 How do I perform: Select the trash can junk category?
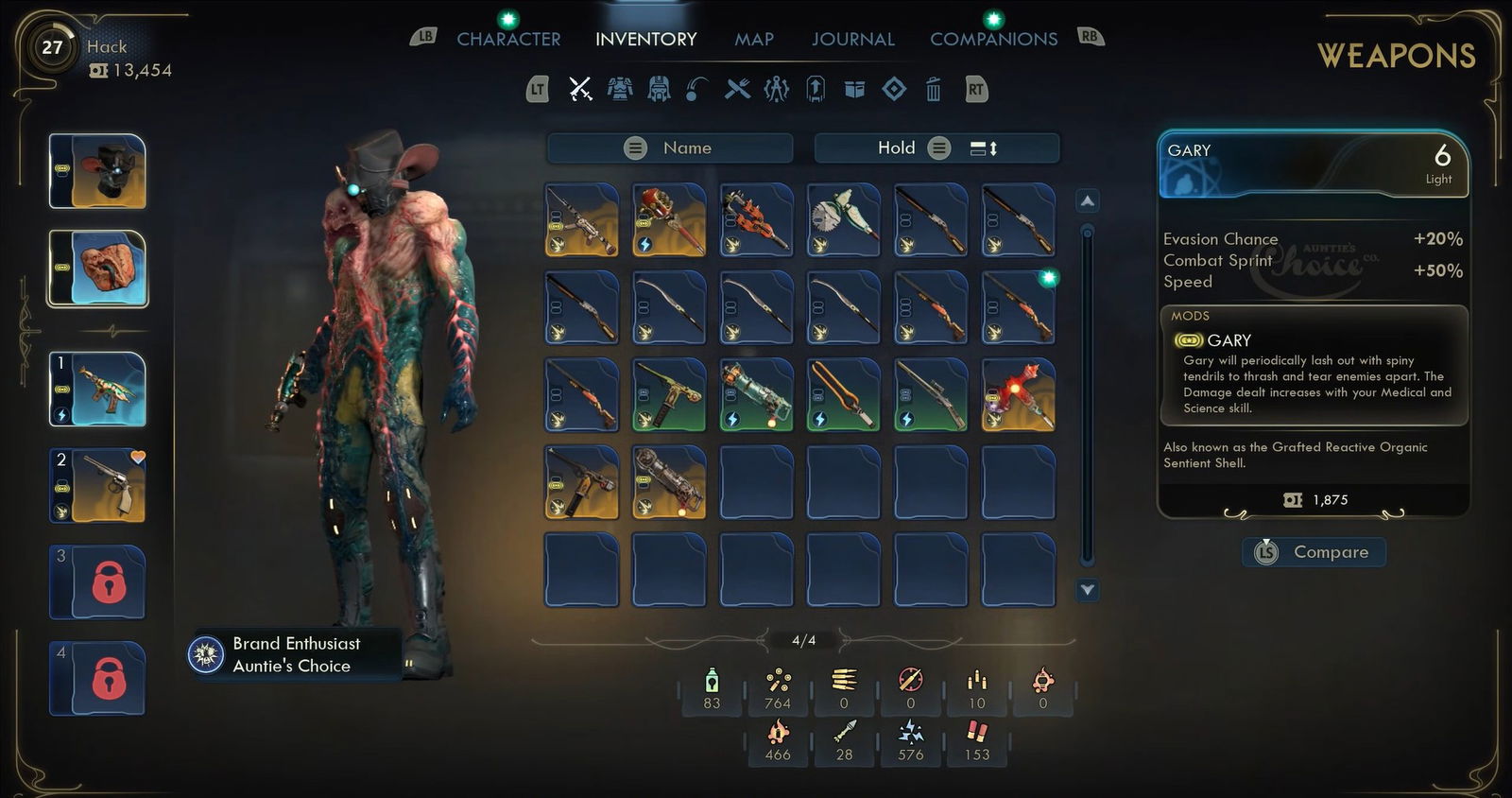[933, 90]
